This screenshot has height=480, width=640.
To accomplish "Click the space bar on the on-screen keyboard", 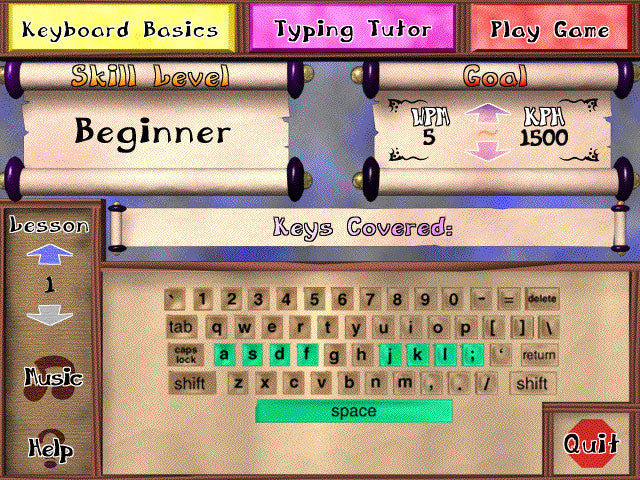I will pos(353,411).
